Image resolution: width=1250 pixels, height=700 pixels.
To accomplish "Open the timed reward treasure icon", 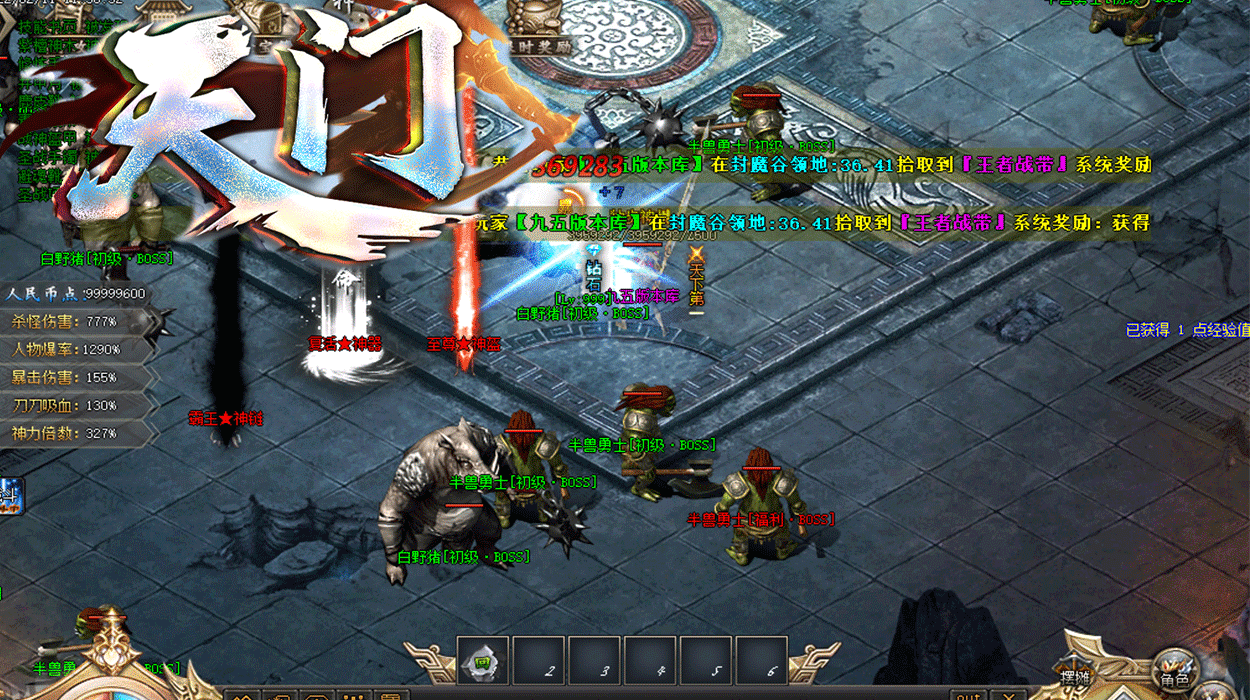I will (x=538, y=23).
